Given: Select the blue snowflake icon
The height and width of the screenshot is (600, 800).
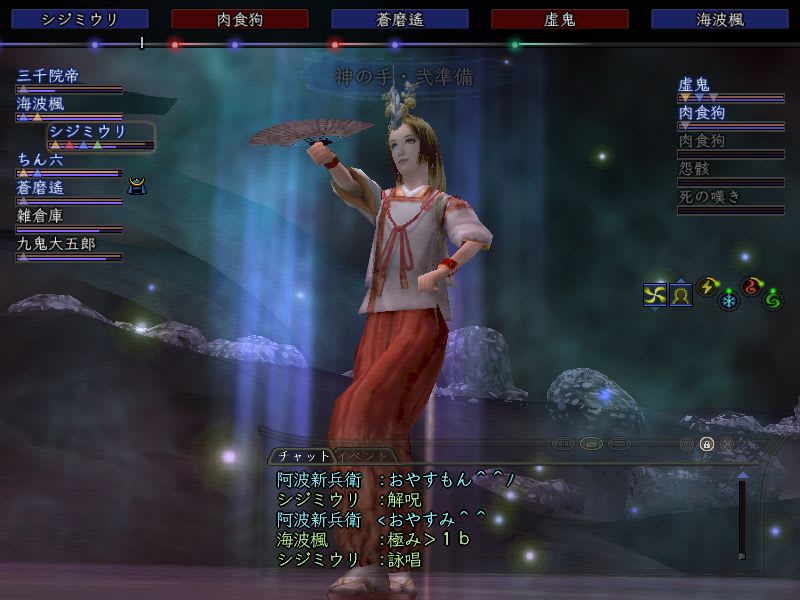Looking at the screenshot, I should (x=729, y=299).
